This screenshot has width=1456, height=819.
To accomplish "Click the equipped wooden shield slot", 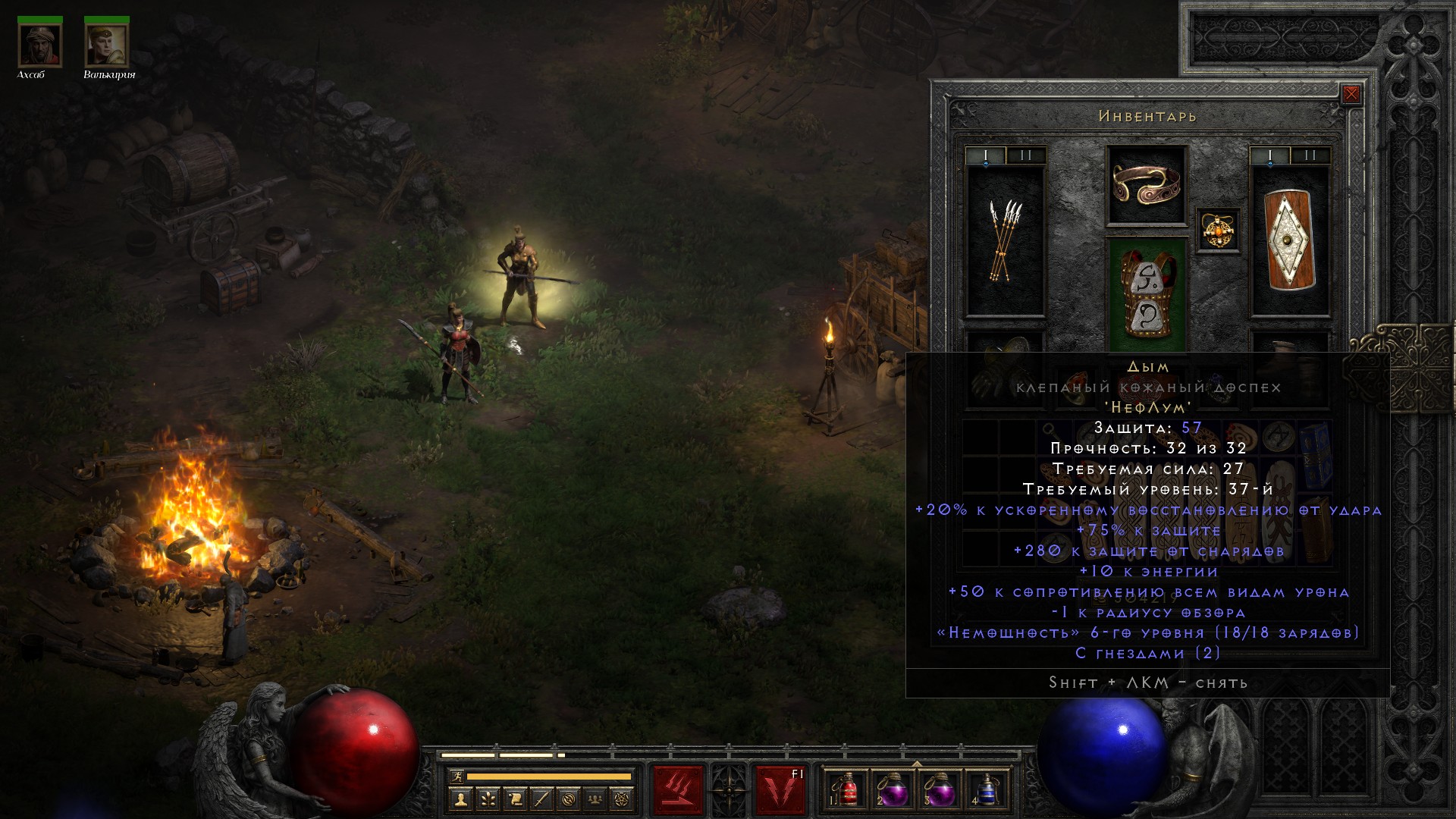I will click(1289, 241).
